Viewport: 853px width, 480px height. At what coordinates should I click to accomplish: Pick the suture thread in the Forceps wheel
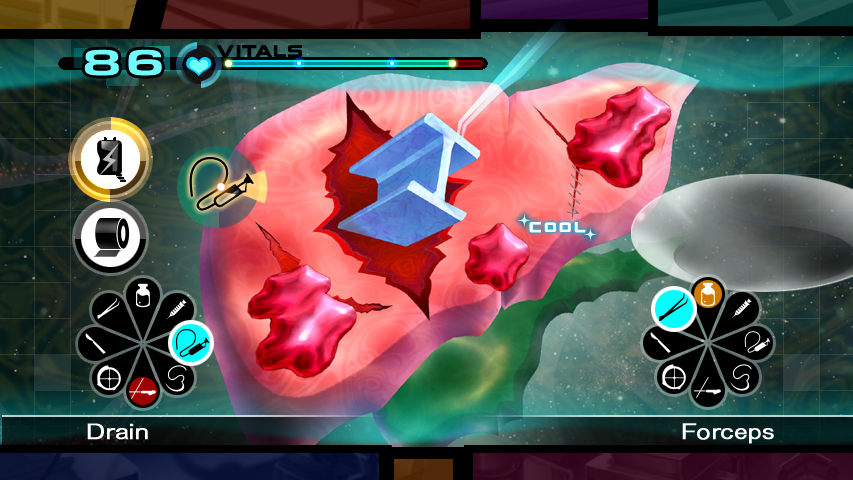[x=741, y=376]
